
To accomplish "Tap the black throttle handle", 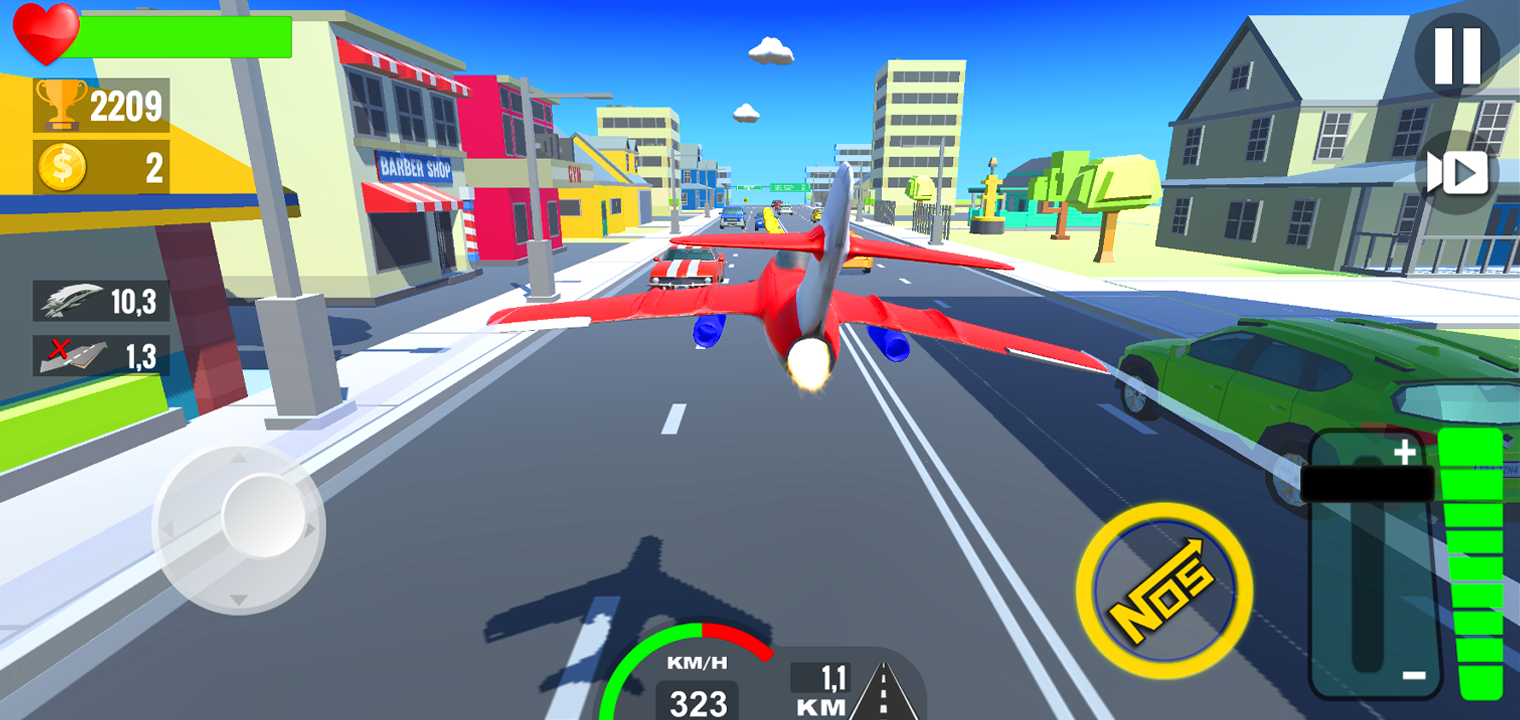I will coord(1365,483).
